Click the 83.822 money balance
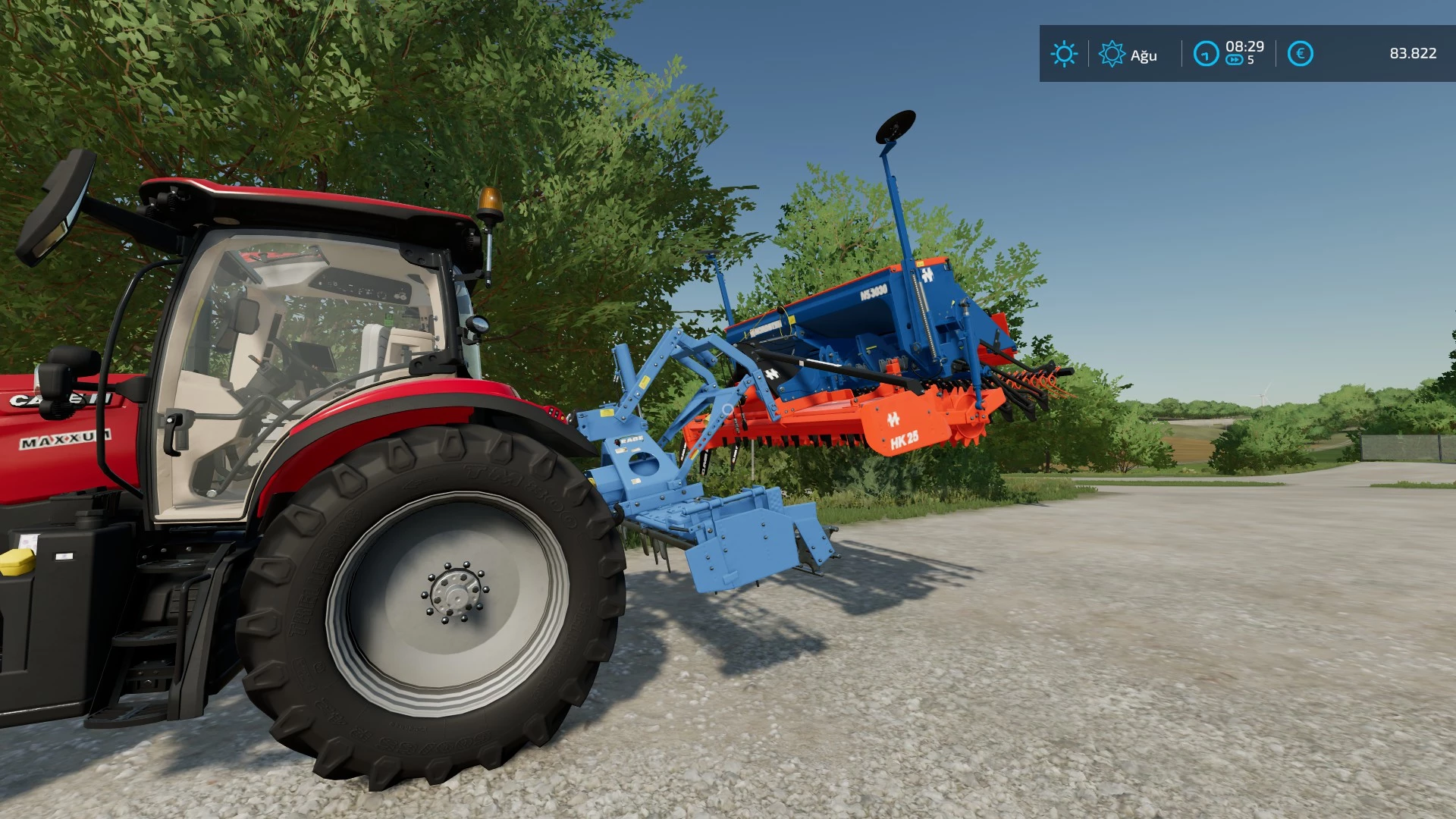 1414,54
